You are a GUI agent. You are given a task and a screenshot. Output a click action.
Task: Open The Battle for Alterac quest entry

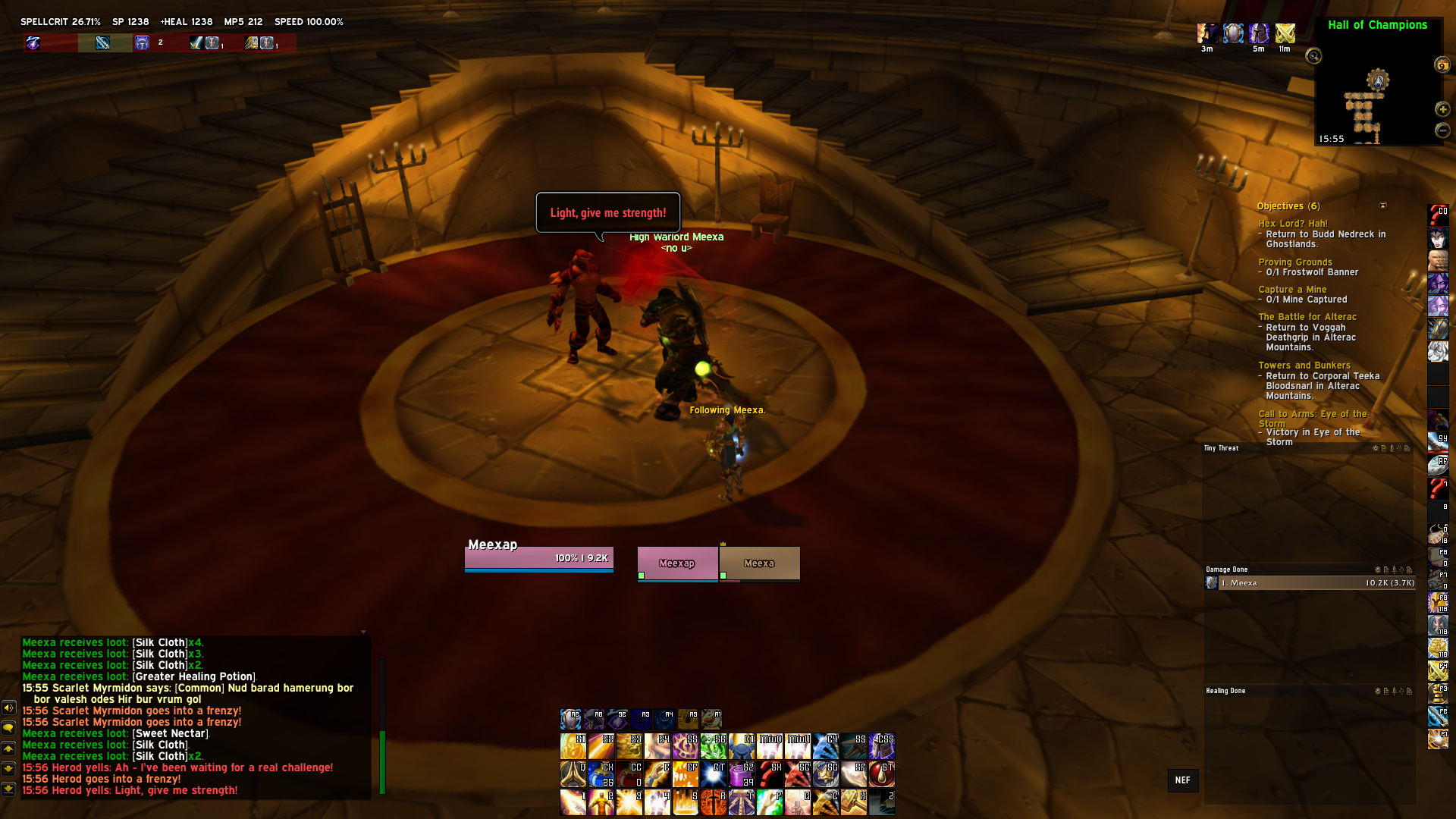coord(1307,317)
